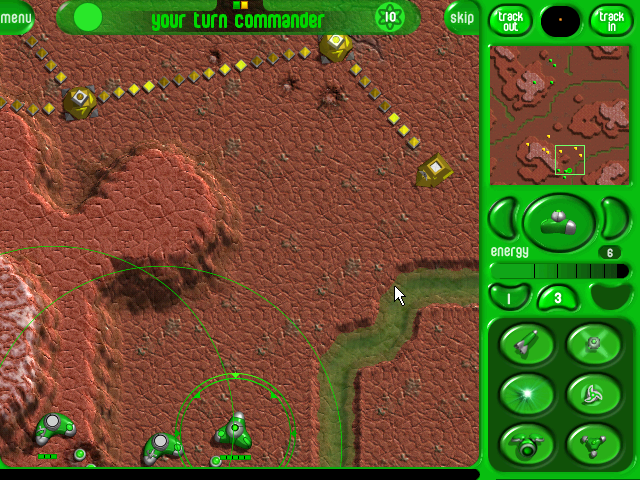Select the three-pronged node icon

click(593, 441)
